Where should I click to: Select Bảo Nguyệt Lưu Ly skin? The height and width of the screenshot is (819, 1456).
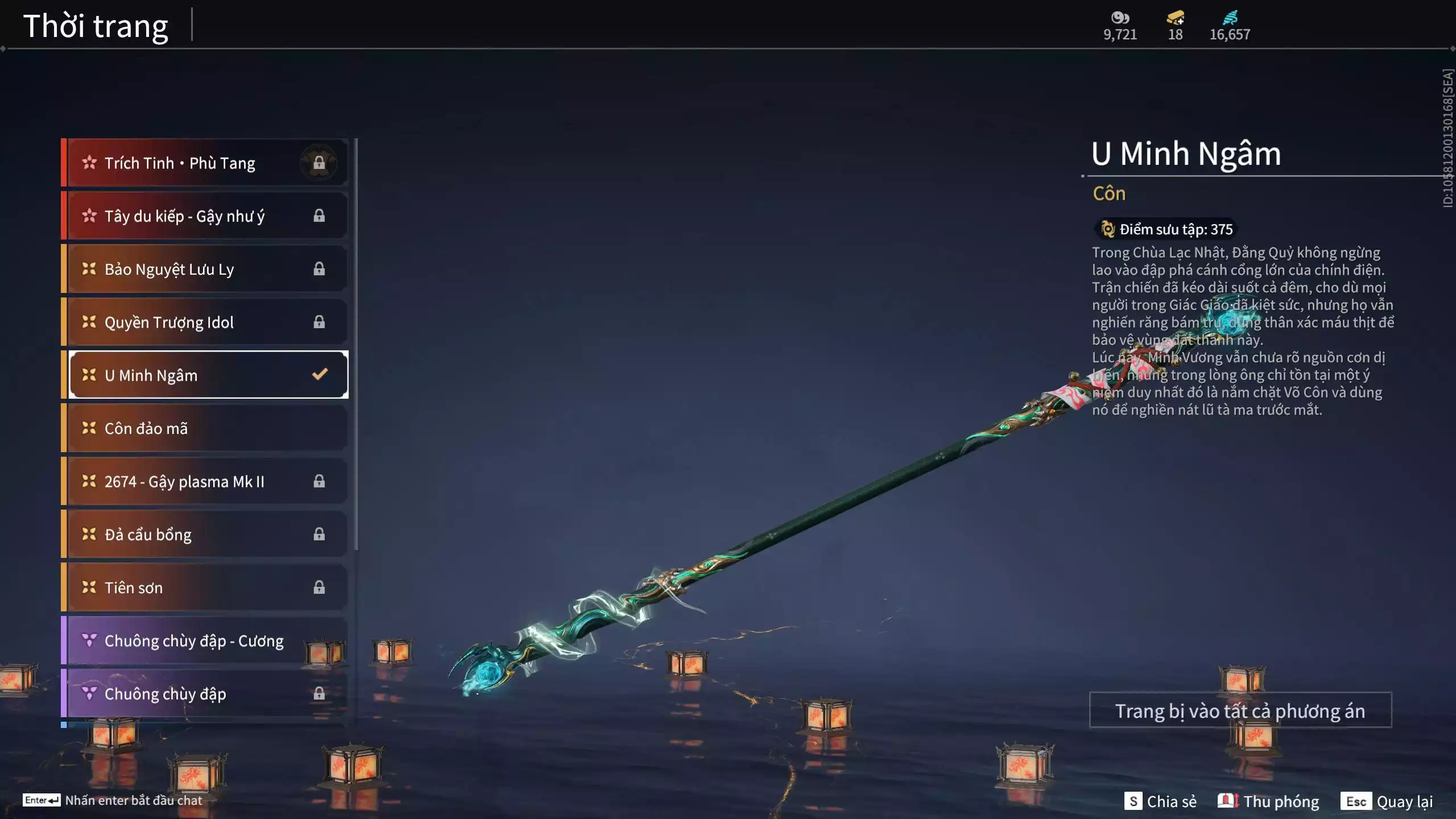point(205,269)
